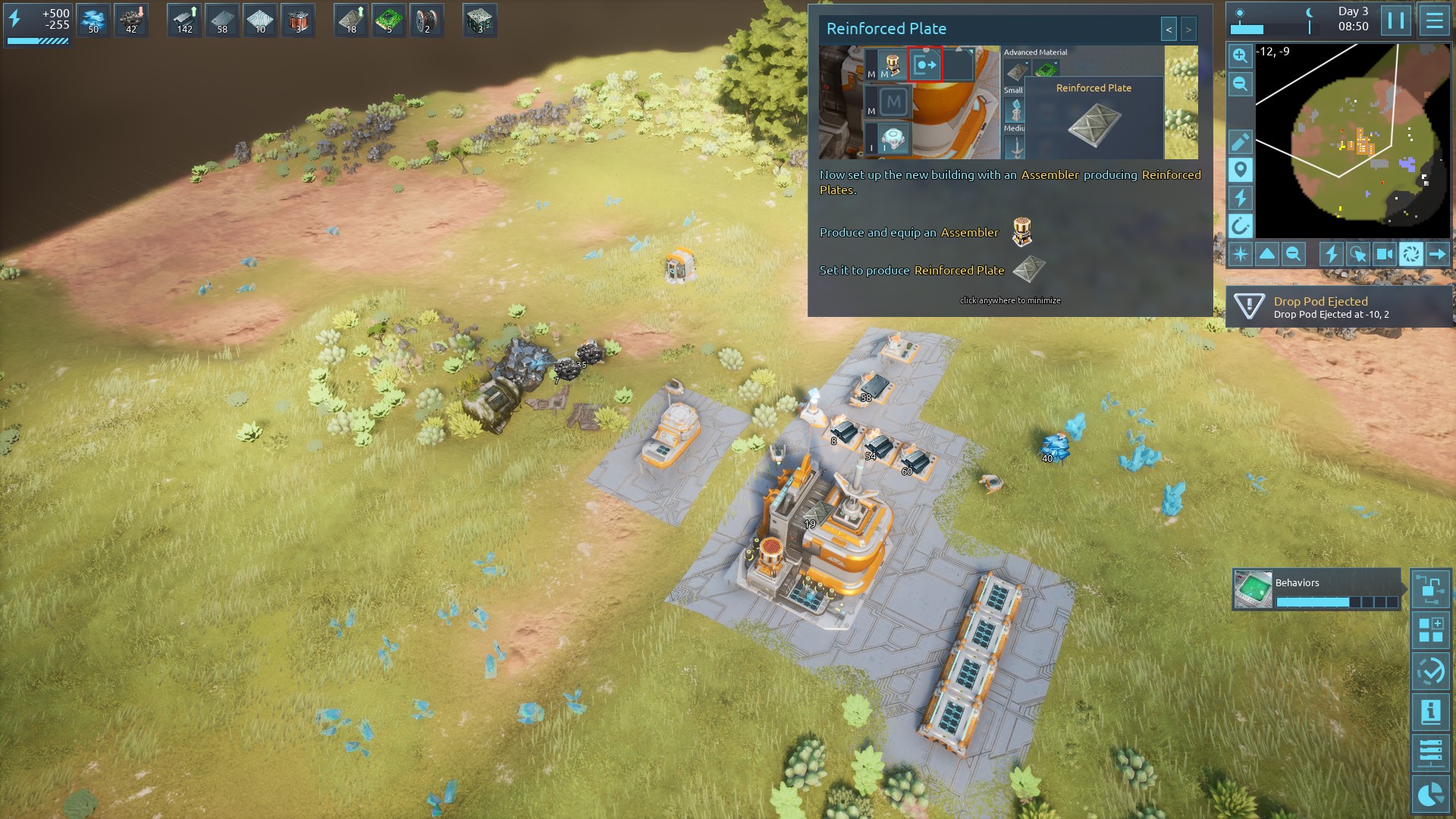Toggle the magnet button beside the minimap
1456x819 pixels.
point(1240,226)
